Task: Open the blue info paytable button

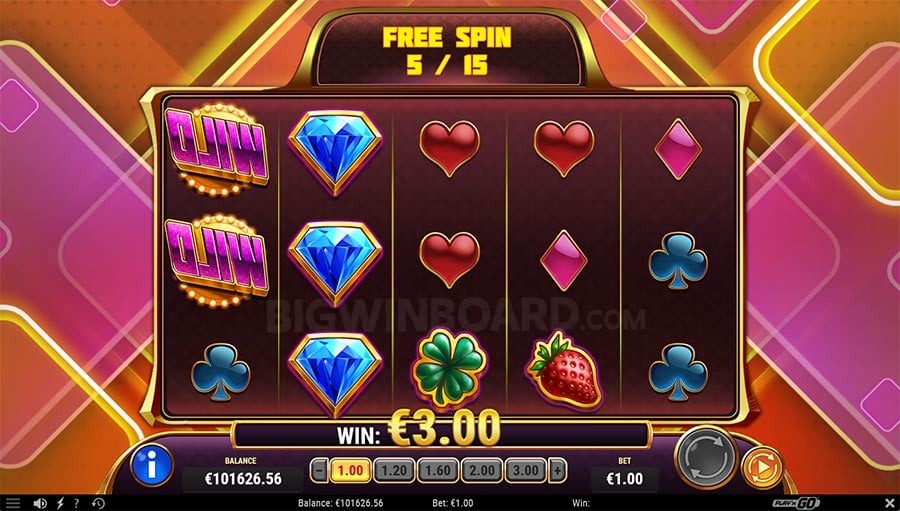Action: (x=152, y=464)
